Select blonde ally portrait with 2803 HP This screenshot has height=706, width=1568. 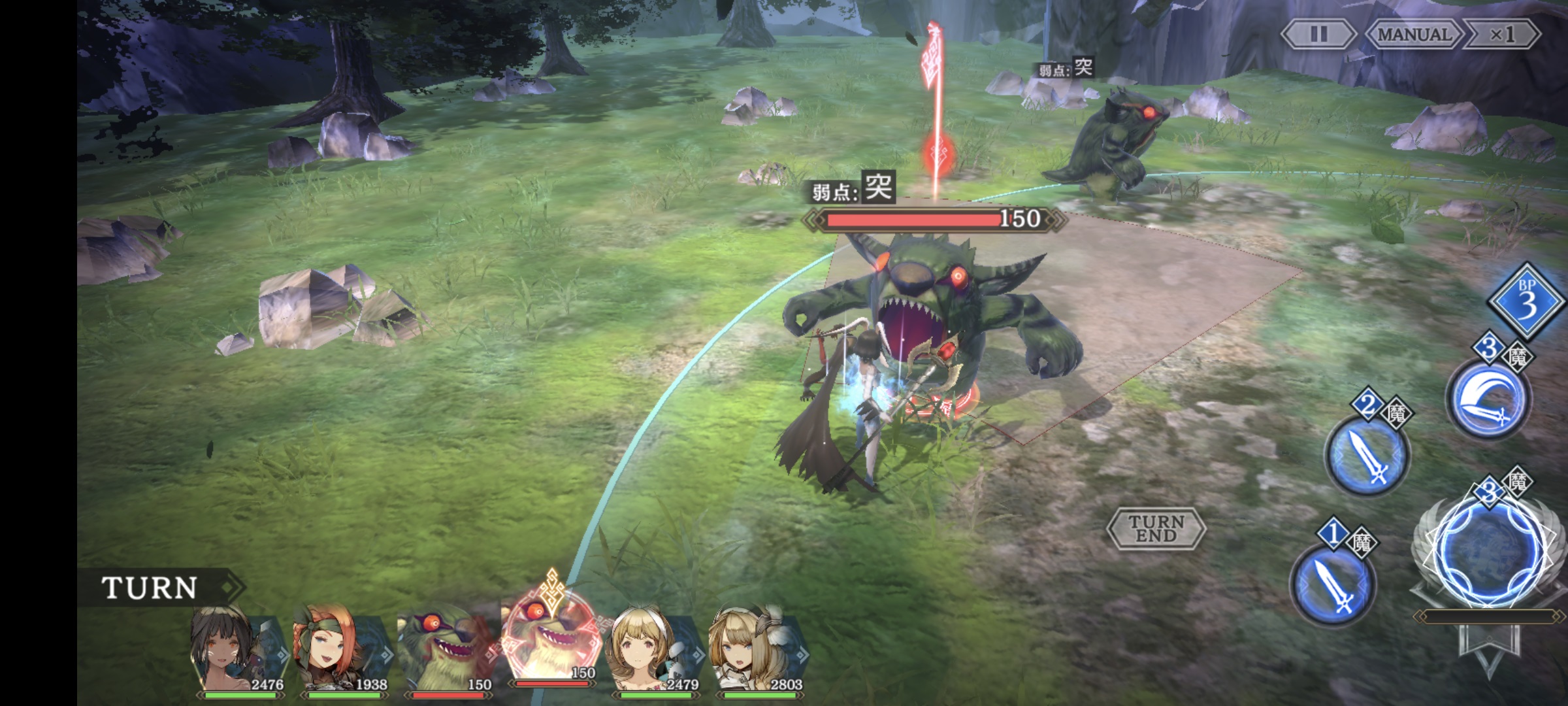757,650
